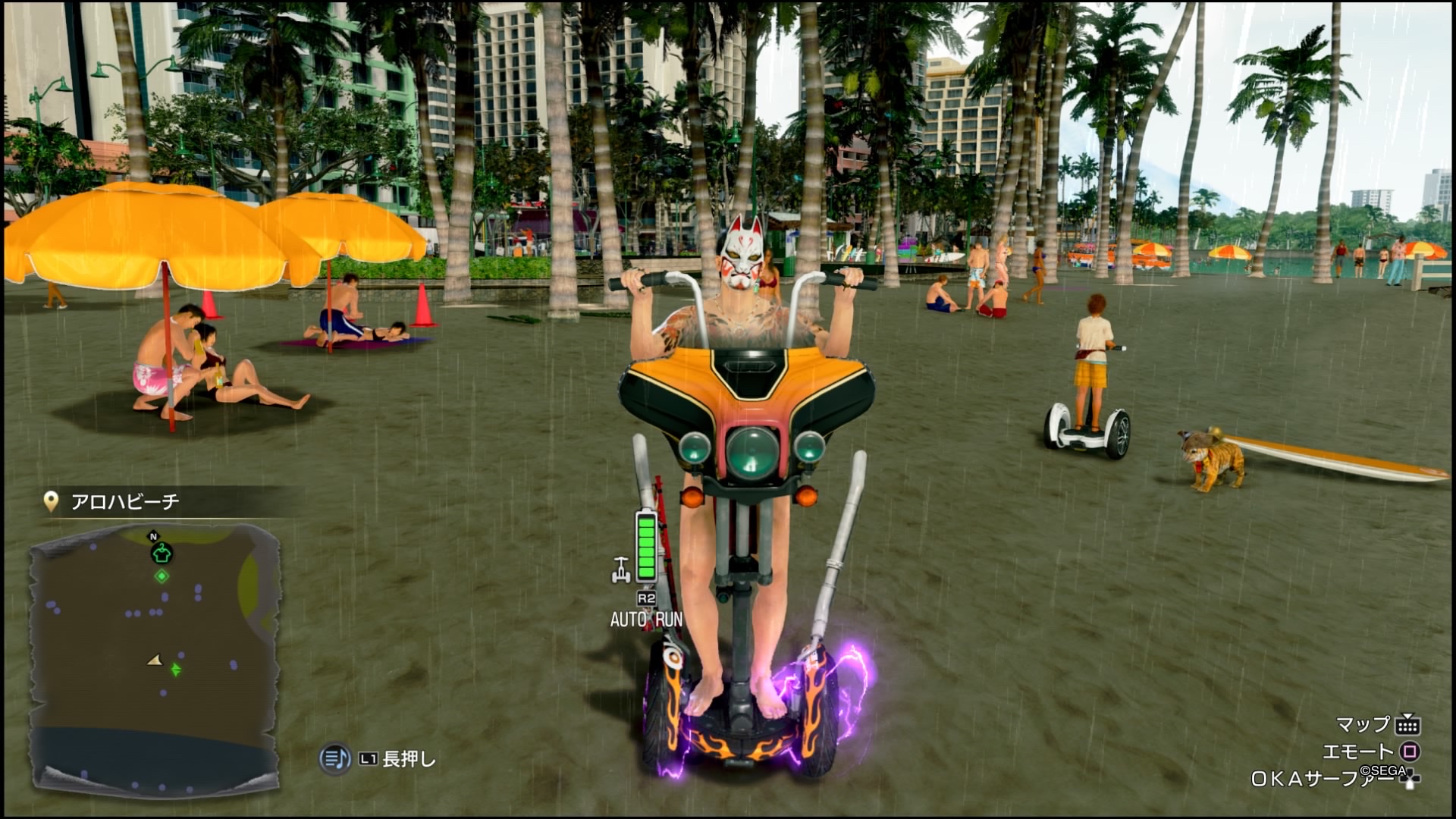Screen dimensions: 1456x819
Task: Click the green diamond marker on the minimap
Action: pyautogui.click(x=162, y=576)
